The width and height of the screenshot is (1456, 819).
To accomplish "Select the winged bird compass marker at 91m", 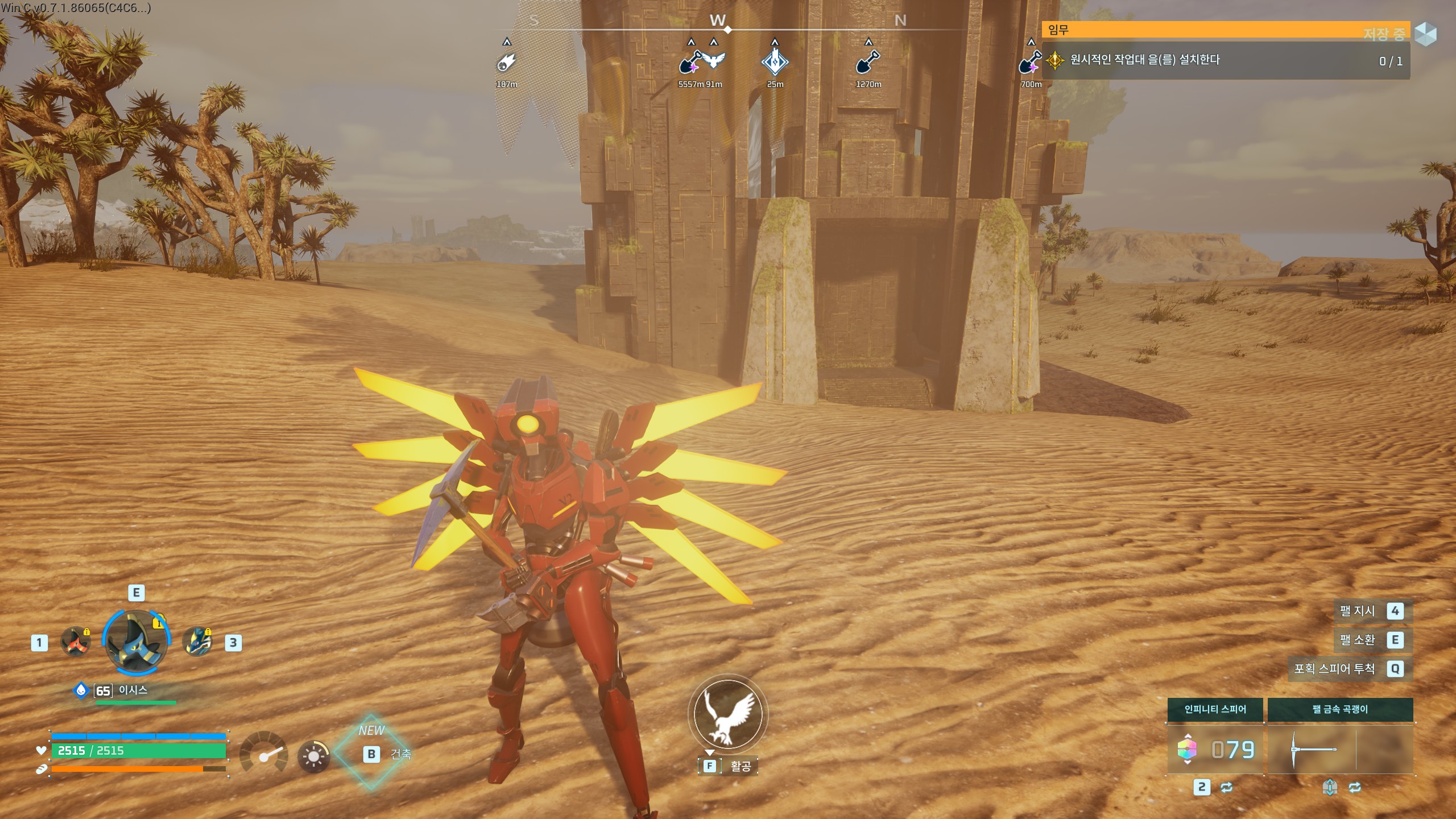I will click(714, 61).
